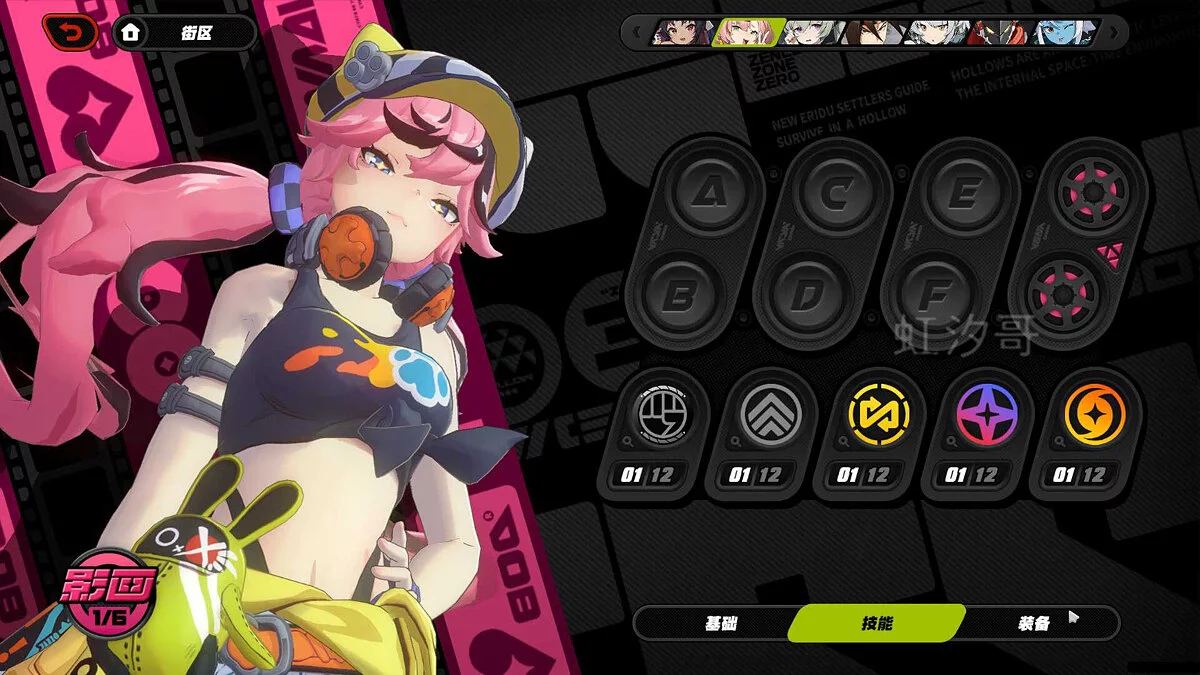This screenshot has height=675, width=1200.
Task: Go to the 街区 home button
Action: [184, 32]
